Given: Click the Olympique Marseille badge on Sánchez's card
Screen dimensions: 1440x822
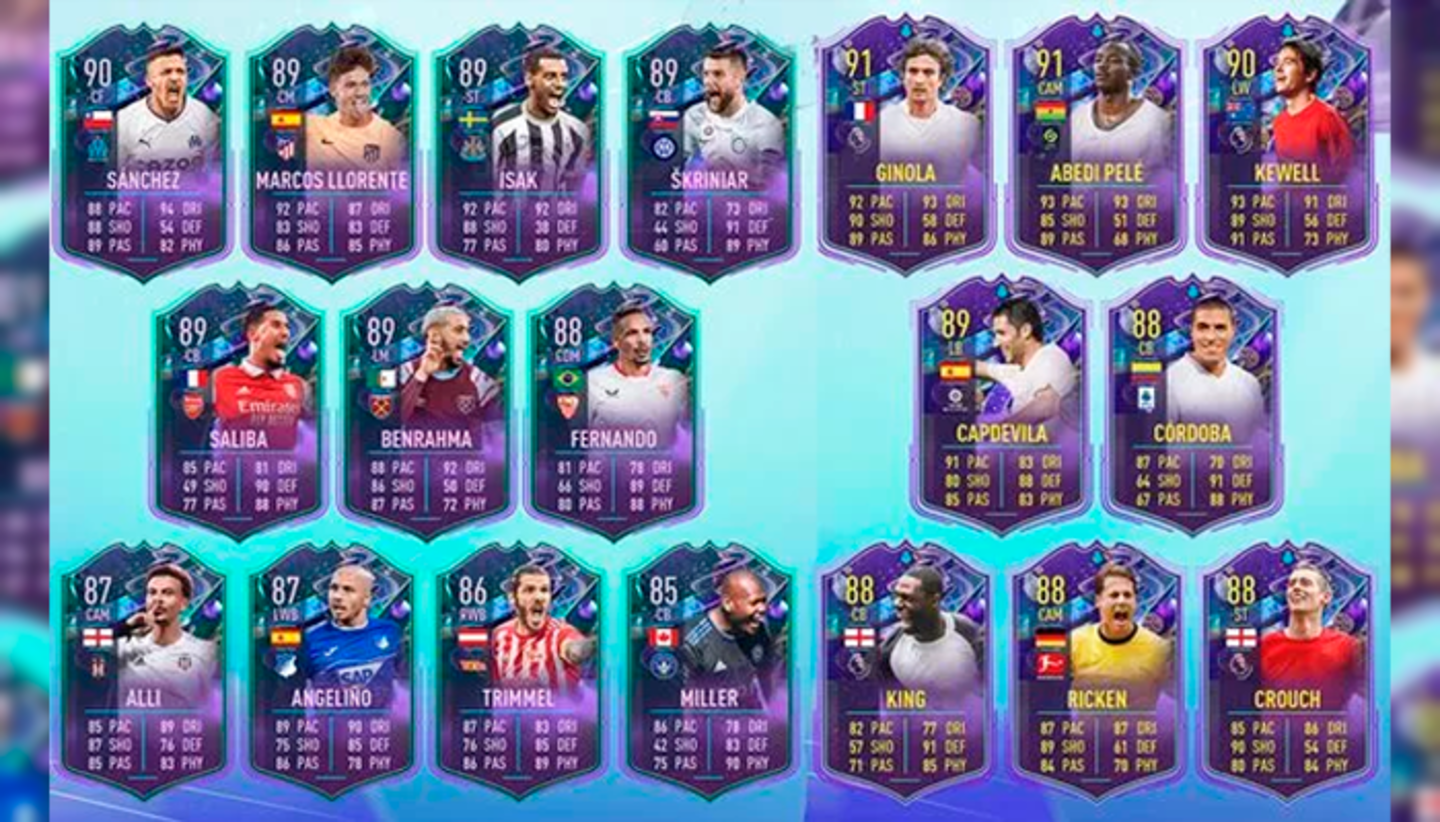Looking at the screenshot, I should (98, 150).
